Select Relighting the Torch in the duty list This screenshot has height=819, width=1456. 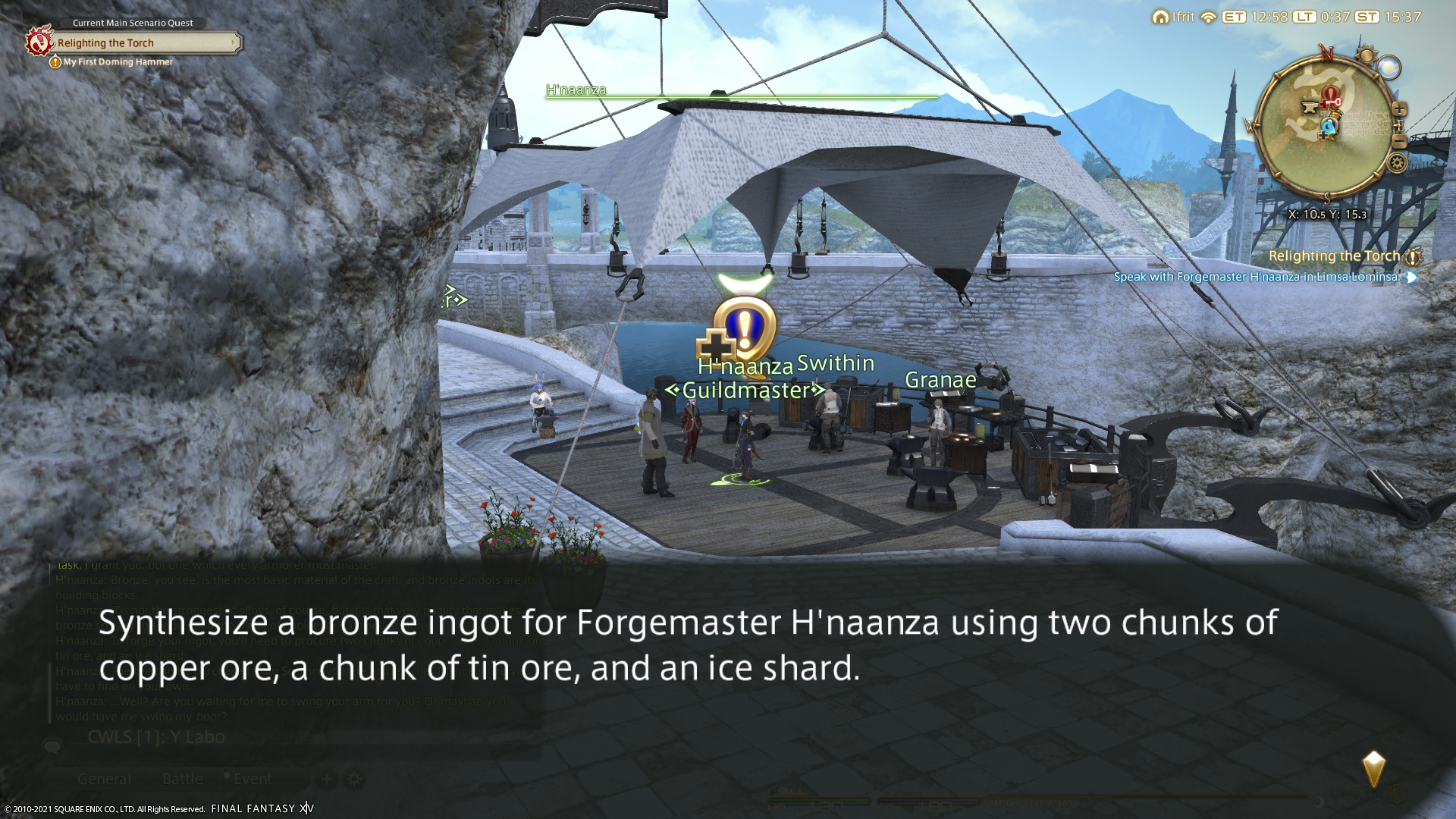[x=1334, y=256]
